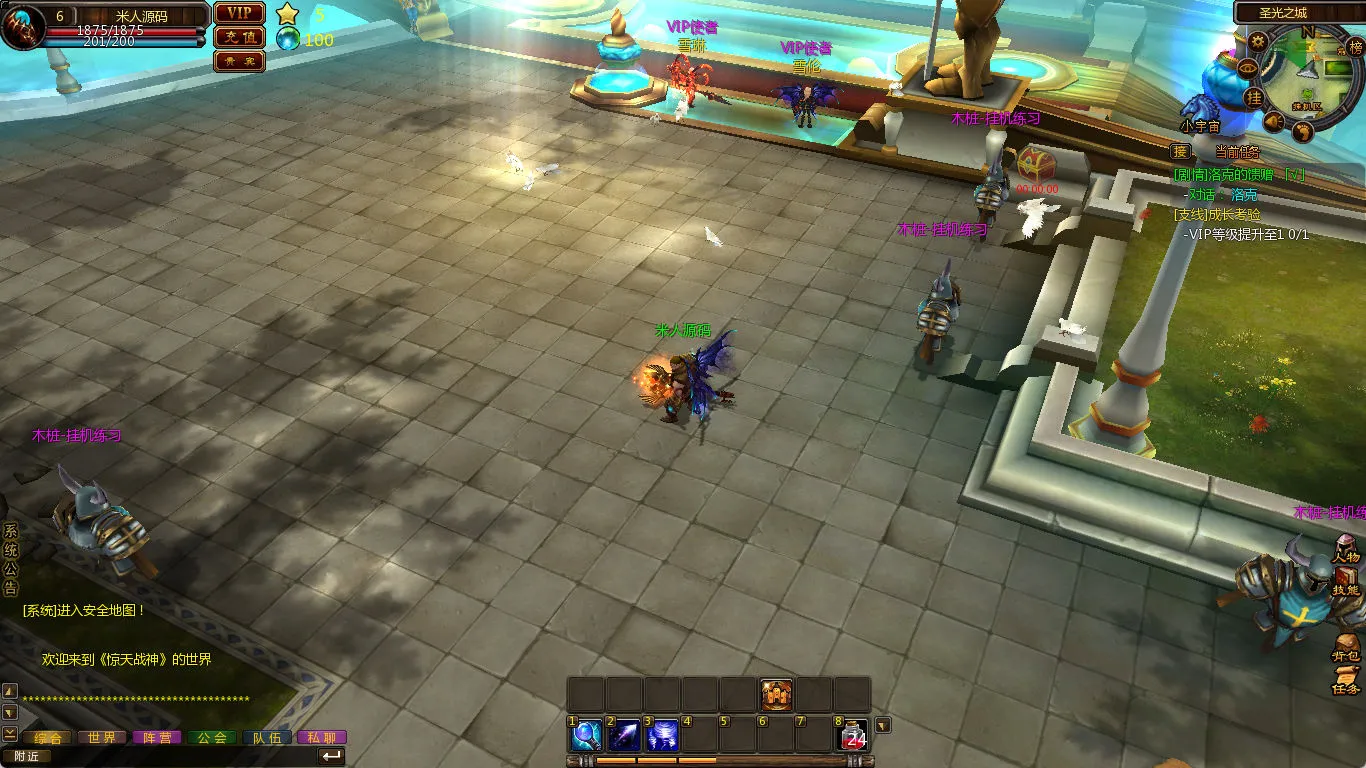This screenshot has width=1366, height=768.
Task: Choose the 队伍 team chat tab
Action: [x=266, y=738]
